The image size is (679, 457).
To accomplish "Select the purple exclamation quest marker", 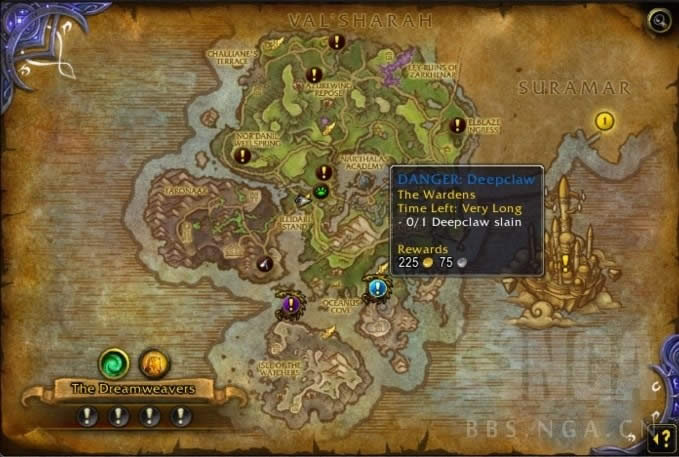I will (x=290, y=301).
